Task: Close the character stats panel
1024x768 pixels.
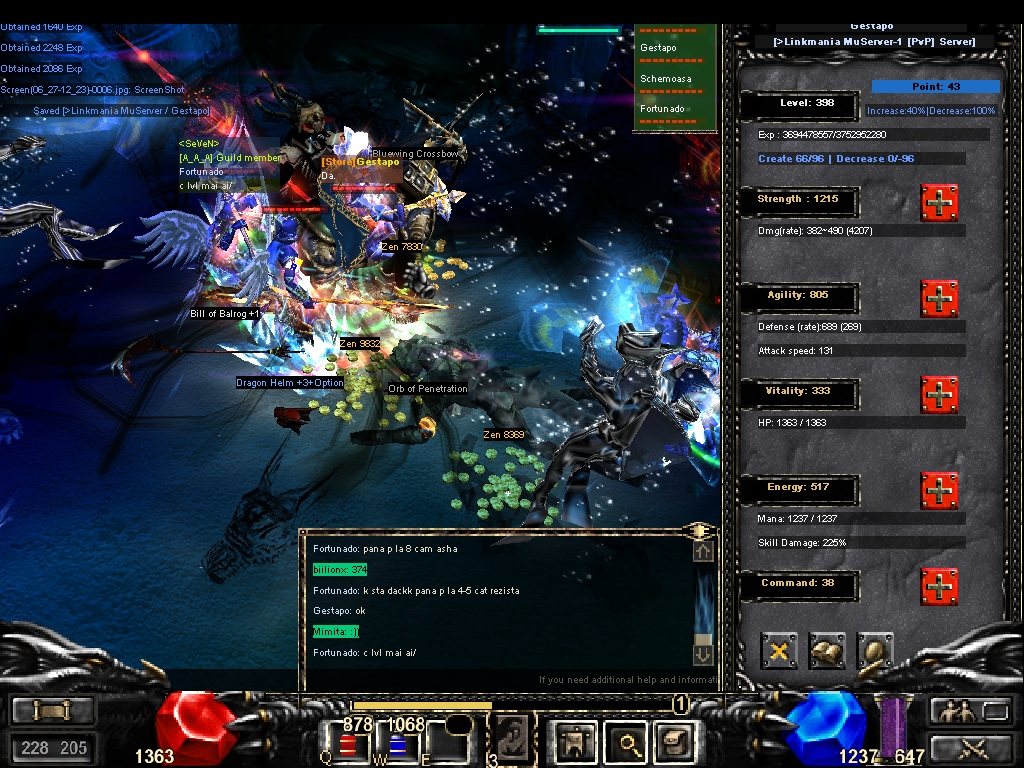Action: 779,651
